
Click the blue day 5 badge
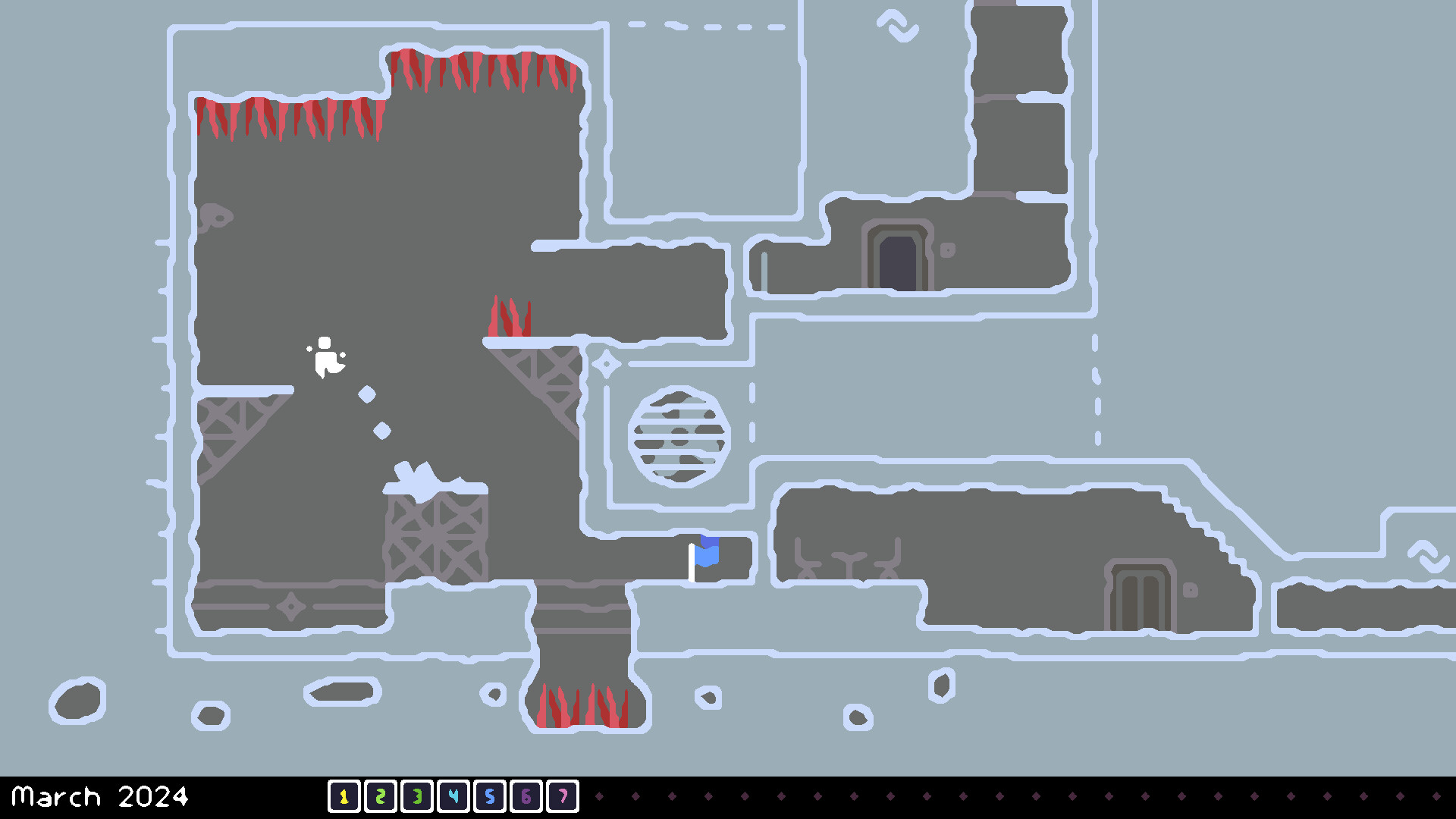pos(489,797)
